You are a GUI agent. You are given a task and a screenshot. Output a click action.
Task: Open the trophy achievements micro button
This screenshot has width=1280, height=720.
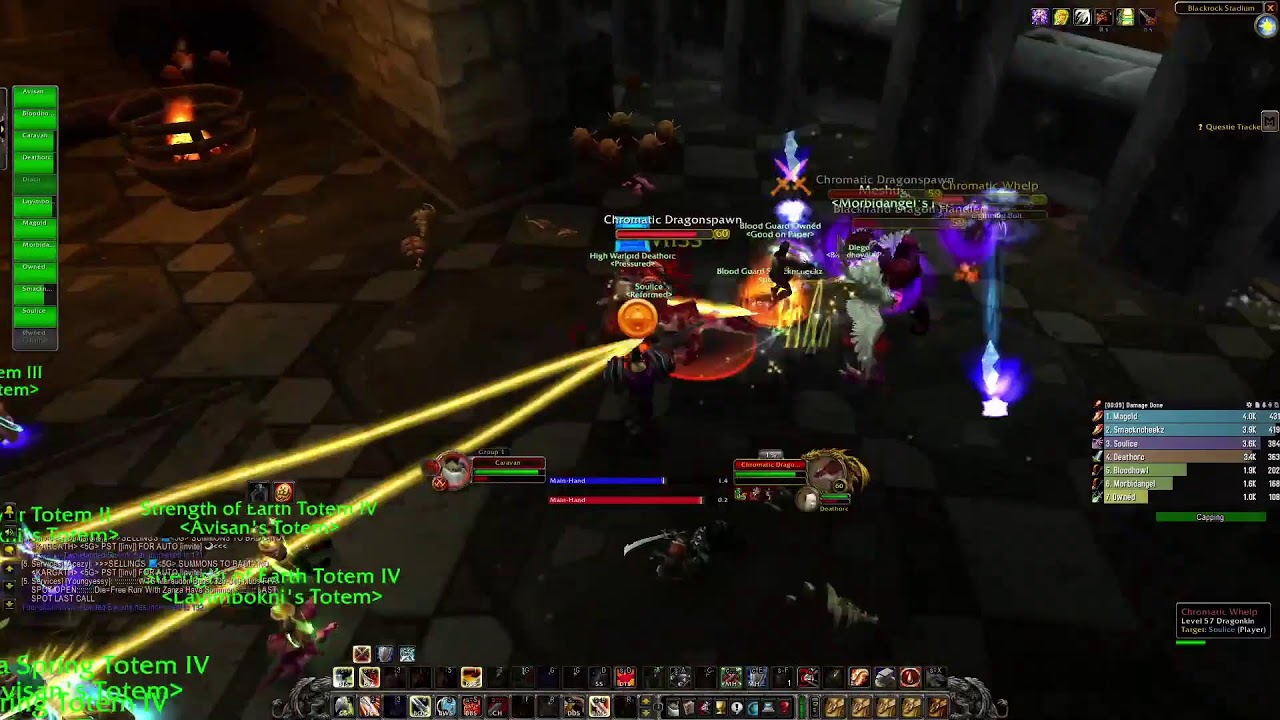(720, 708)
